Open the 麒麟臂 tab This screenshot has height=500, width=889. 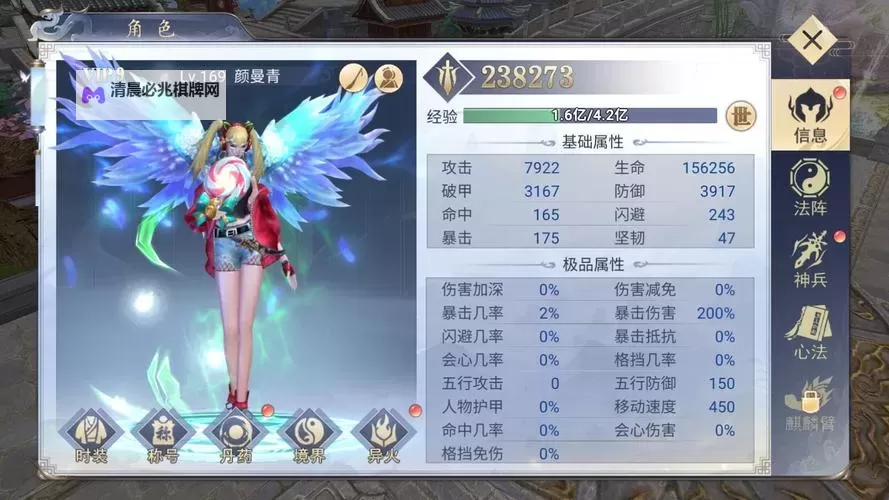click(x=809, y=403)
